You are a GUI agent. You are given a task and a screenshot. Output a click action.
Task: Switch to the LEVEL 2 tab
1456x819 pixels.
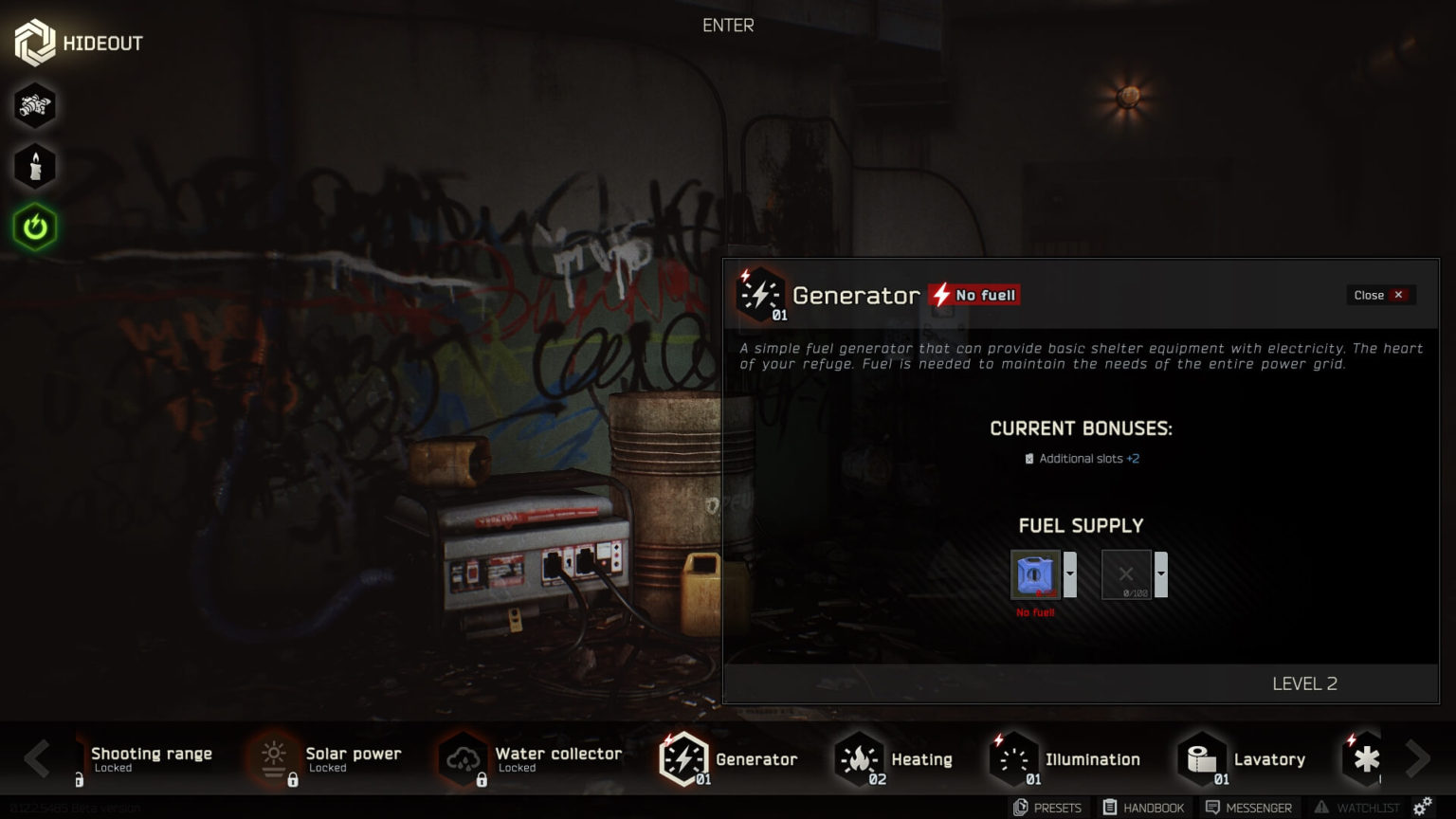pyautogui.click(x=1304, y=683)
